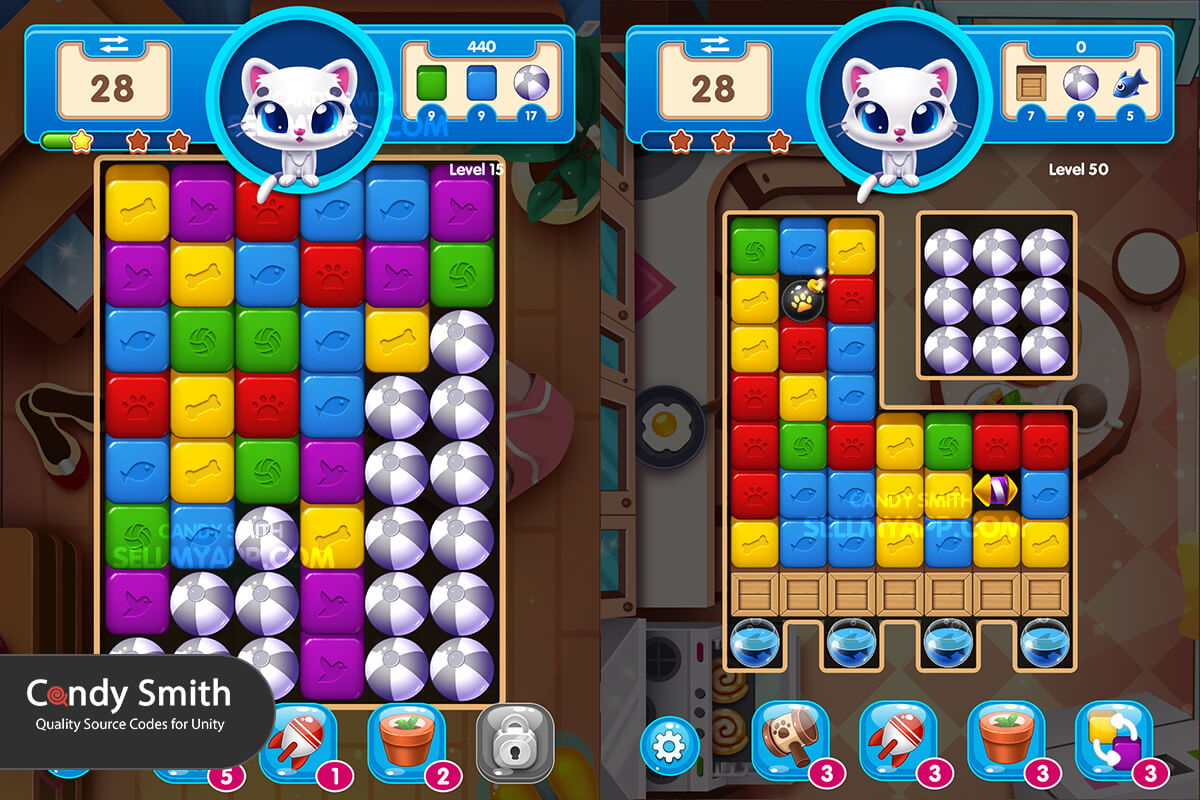Click the locked padlock booster slot

point(514,741)
